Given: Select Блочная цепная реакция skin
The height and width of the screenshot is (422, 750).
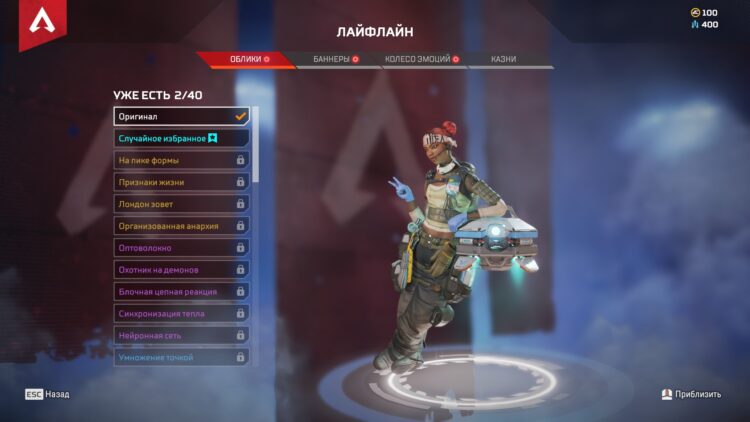Looking at the screenshot, I should 181,292.
